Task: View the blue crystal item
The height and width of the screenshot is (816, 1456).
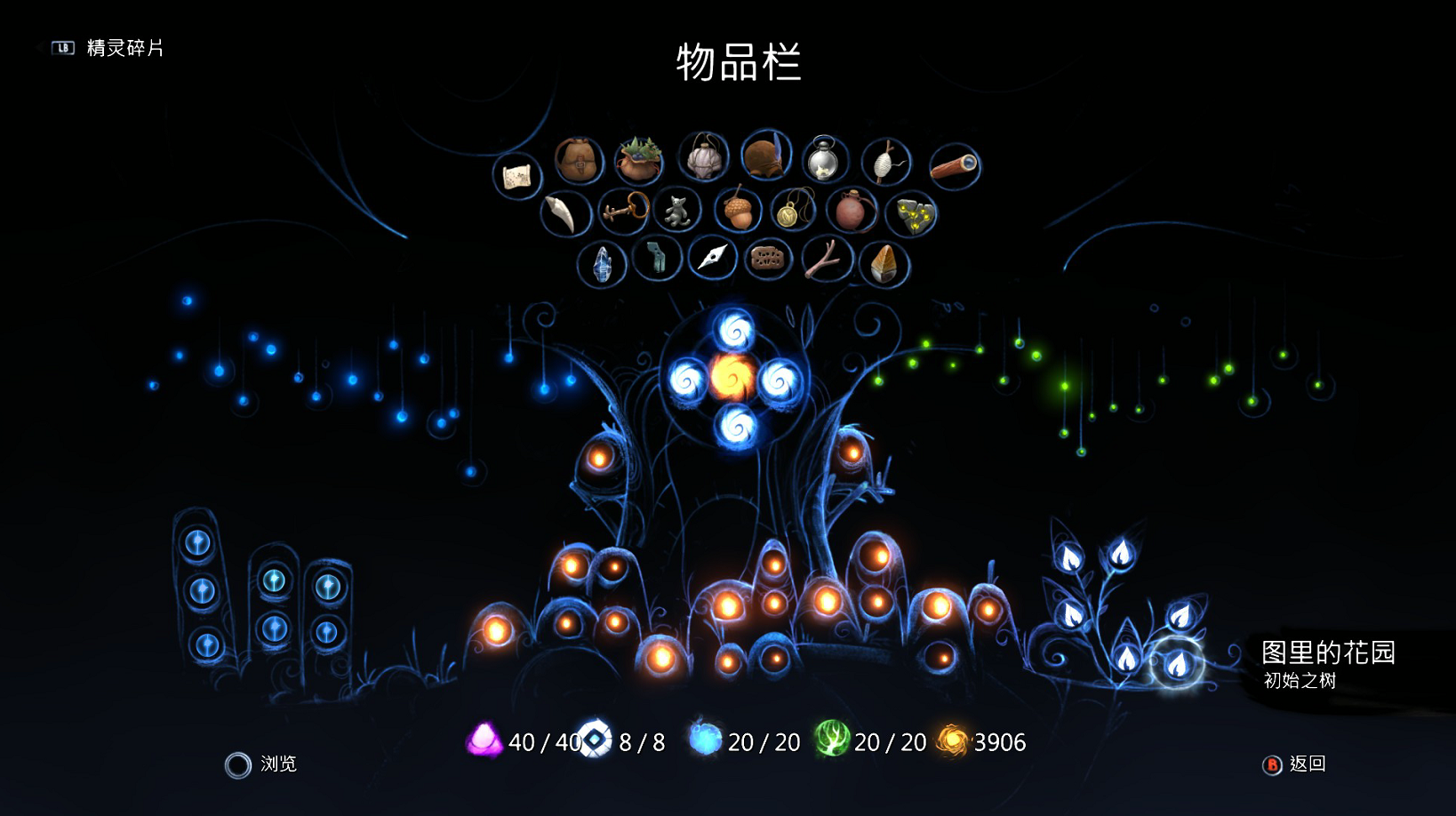Action: click(x=603, y=260)
